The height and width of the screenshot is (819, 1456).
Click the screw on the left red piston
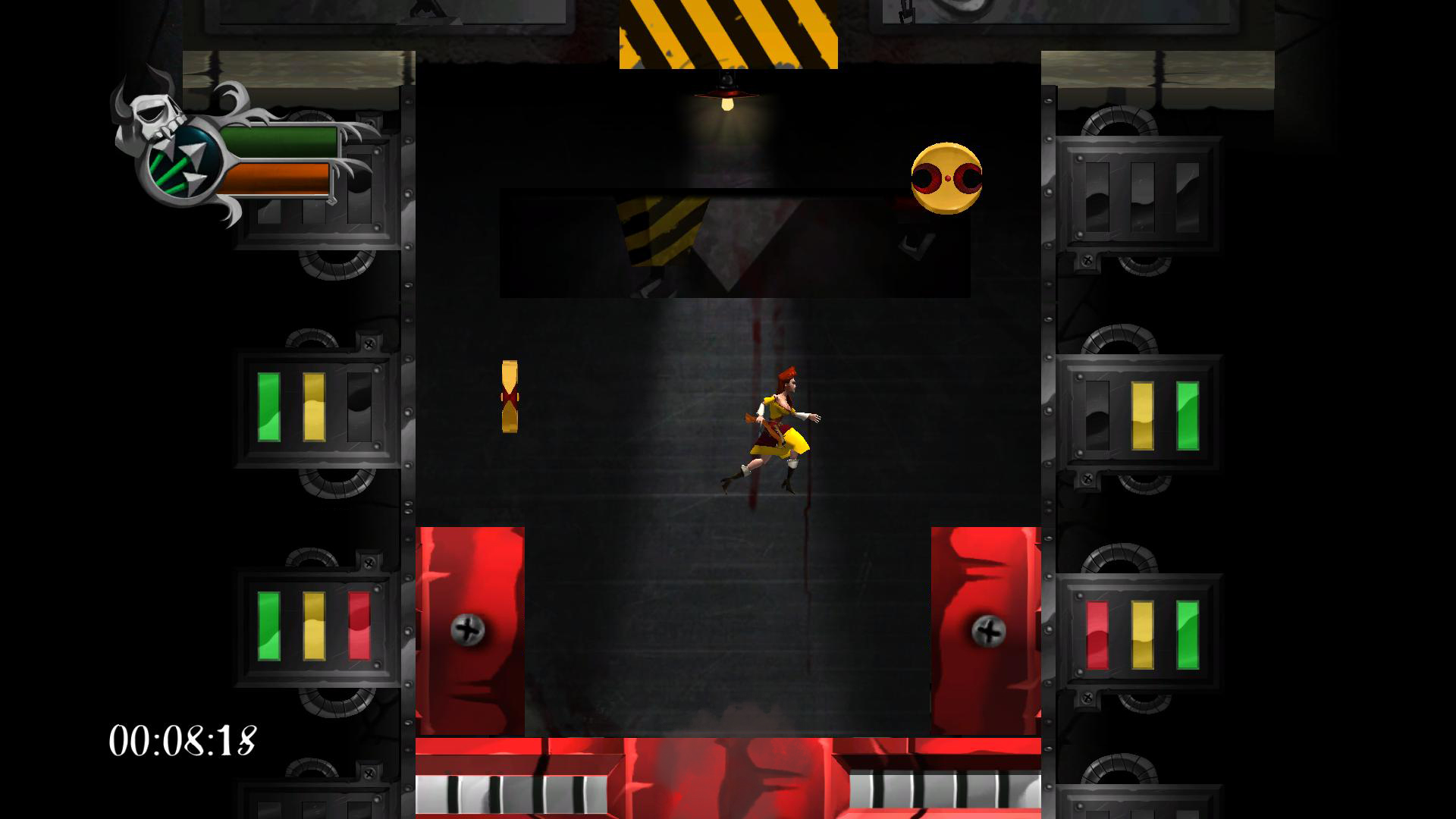pyautogui.click(x=469, y=628)
